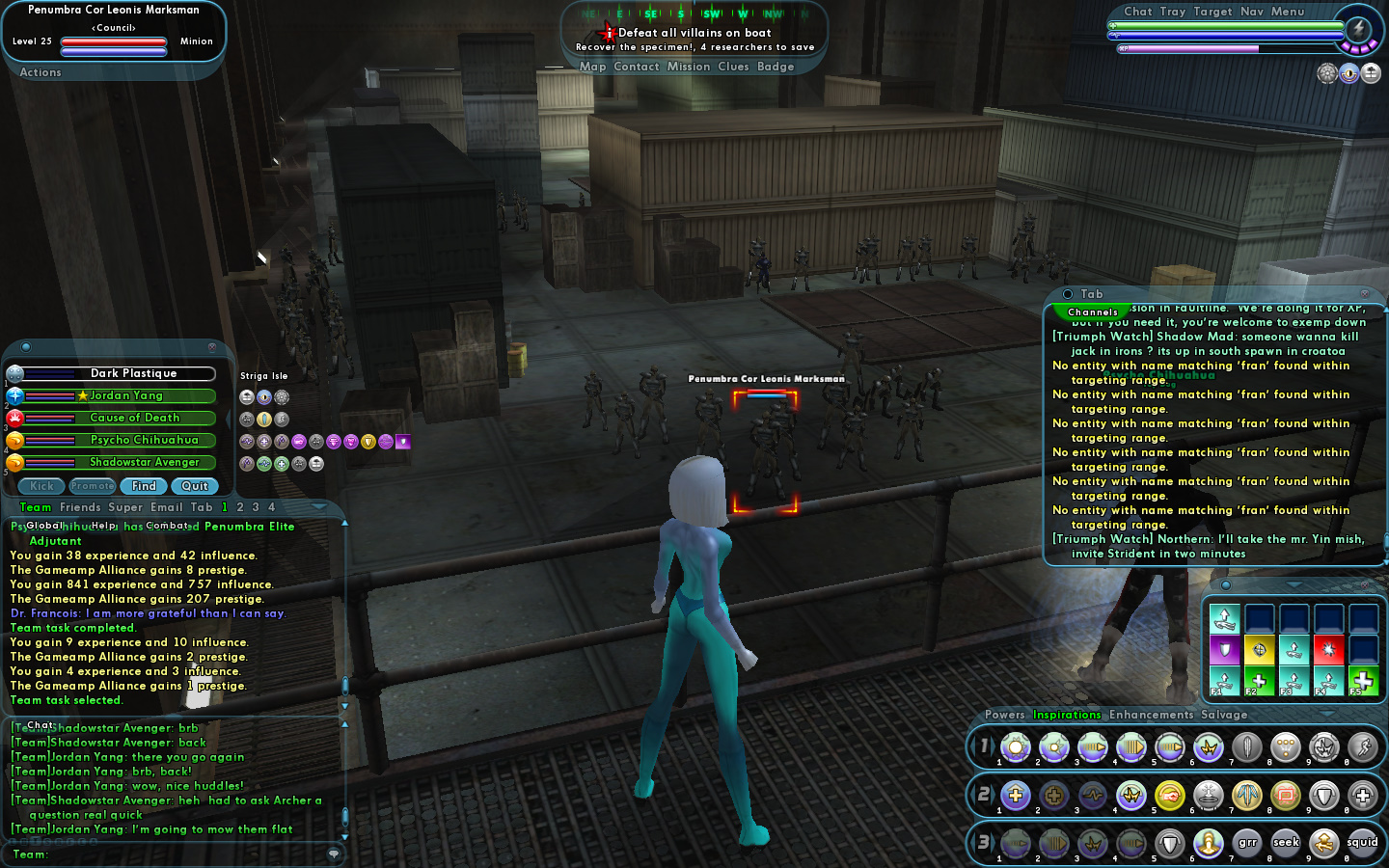Image resolution: width=1389 pixels, height=868 pixels.
Task: Open the Badge window
Action: coord(776,68)
